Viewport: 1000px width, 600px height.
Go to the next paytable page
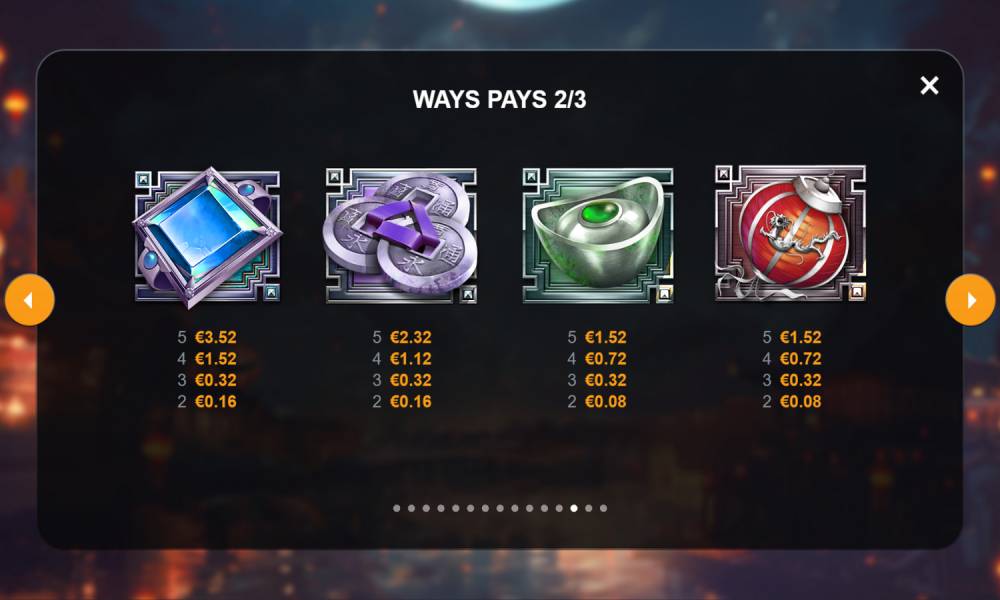coord(970,300)
